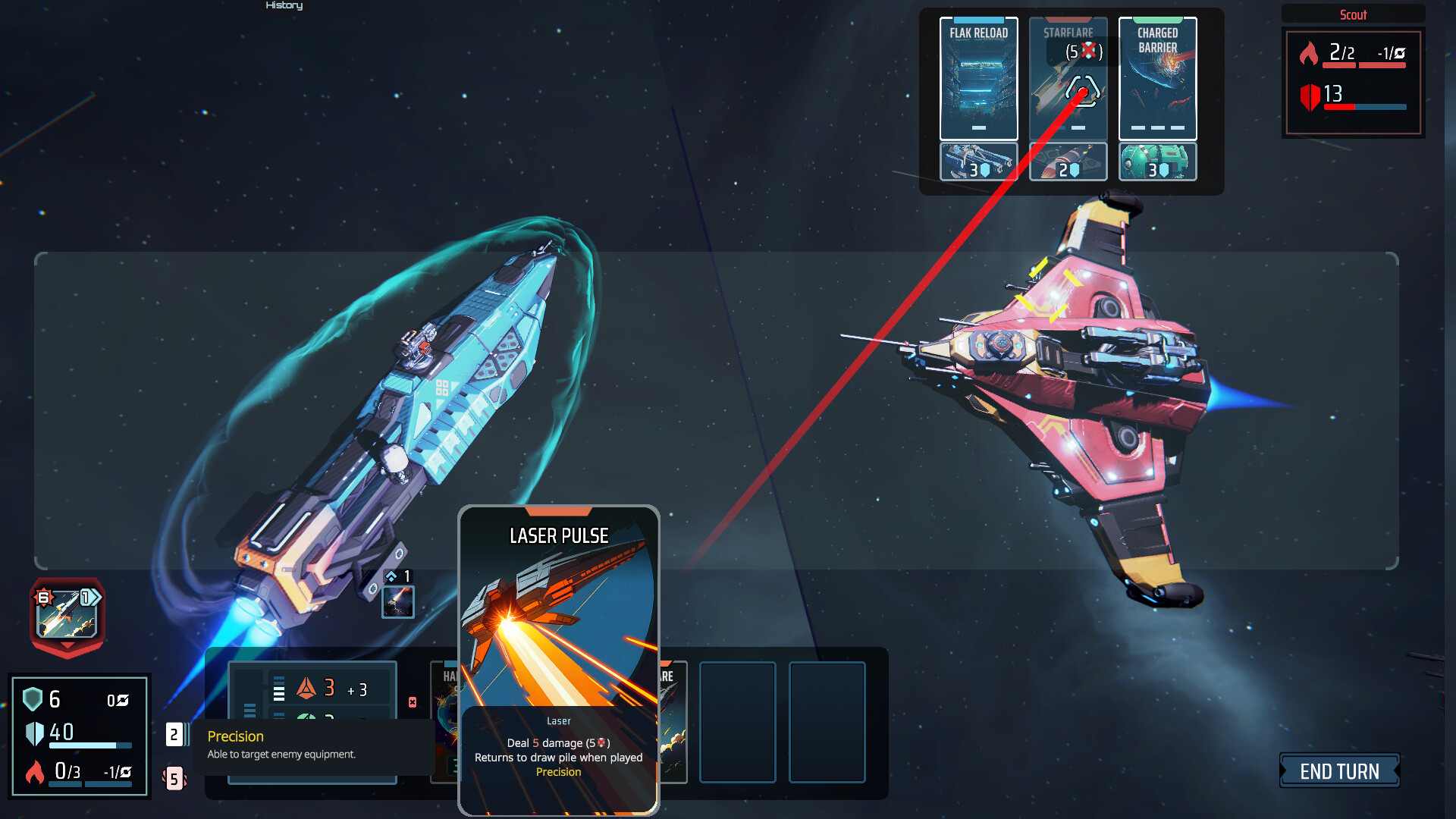
Task: Click the red X discard marker on the hand card
Action: pos(412,703)
